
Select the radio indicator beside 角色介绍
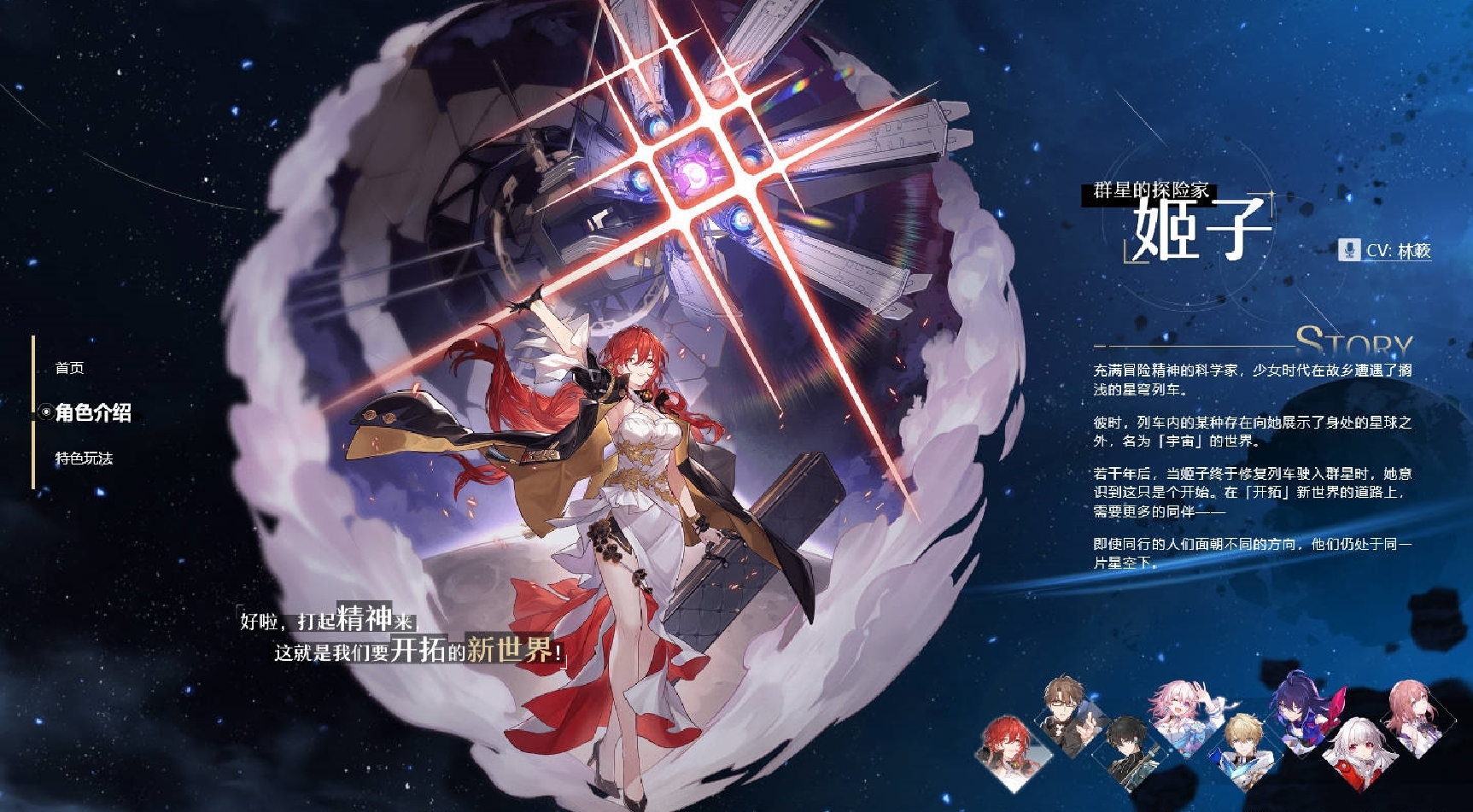click(x=46, y=413)
